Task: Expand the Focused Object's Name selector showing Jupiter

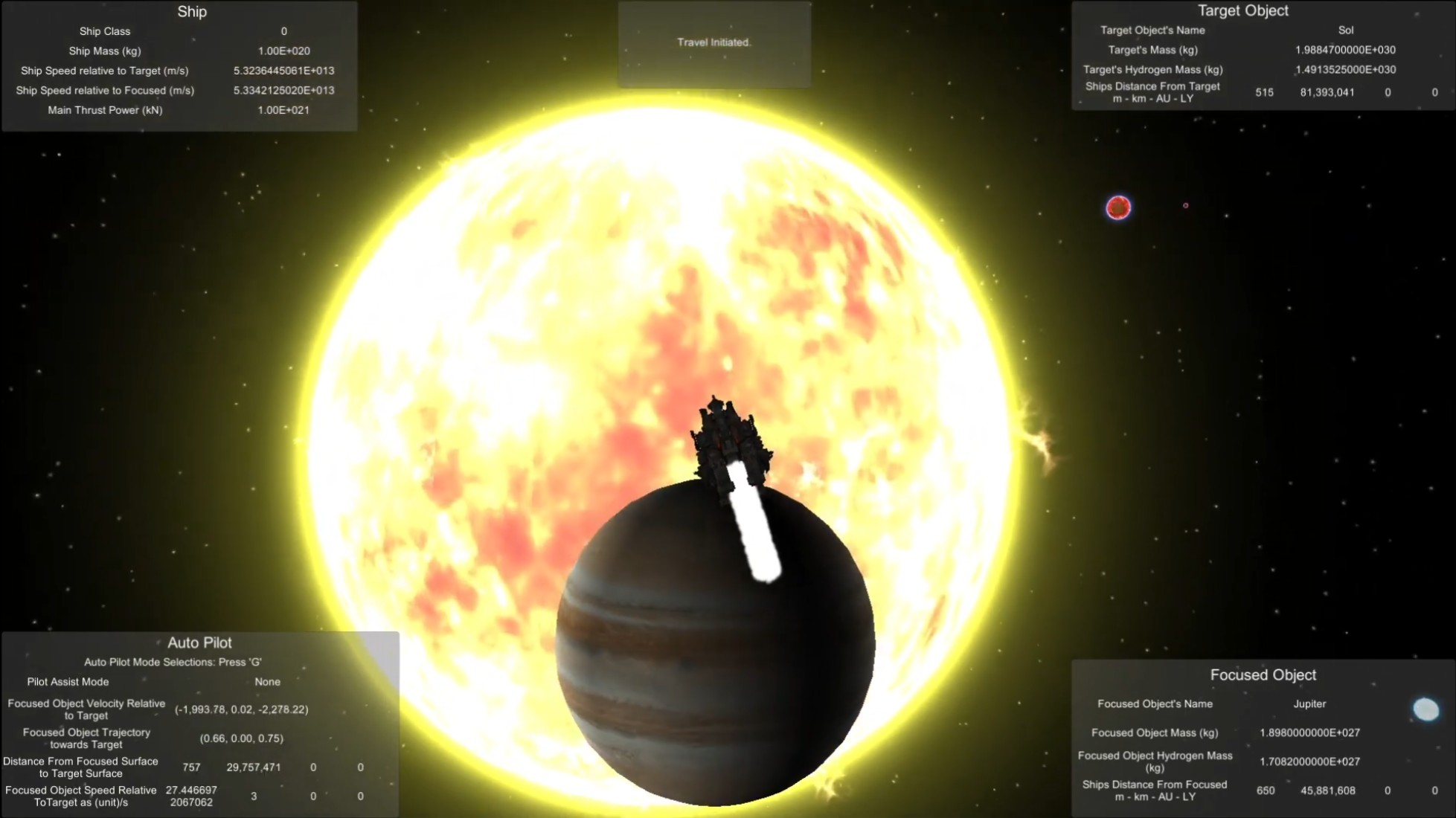Action: (x=1309, y=703)
